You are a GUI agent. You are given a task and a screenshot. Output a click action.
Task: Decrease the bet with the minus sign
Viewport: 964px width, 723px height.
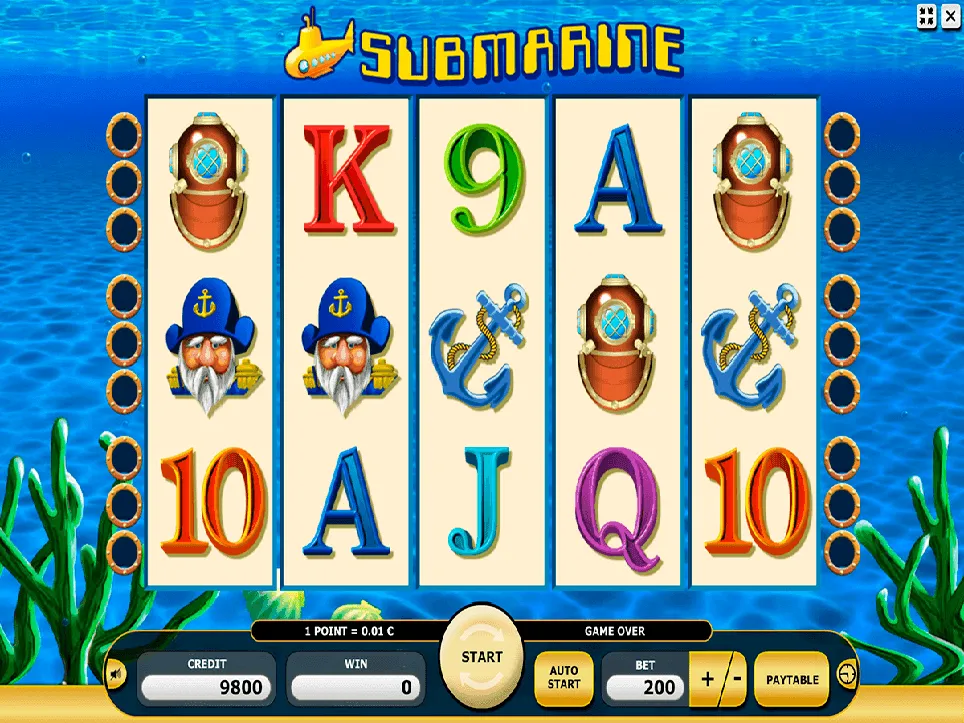tap(735, 680)
